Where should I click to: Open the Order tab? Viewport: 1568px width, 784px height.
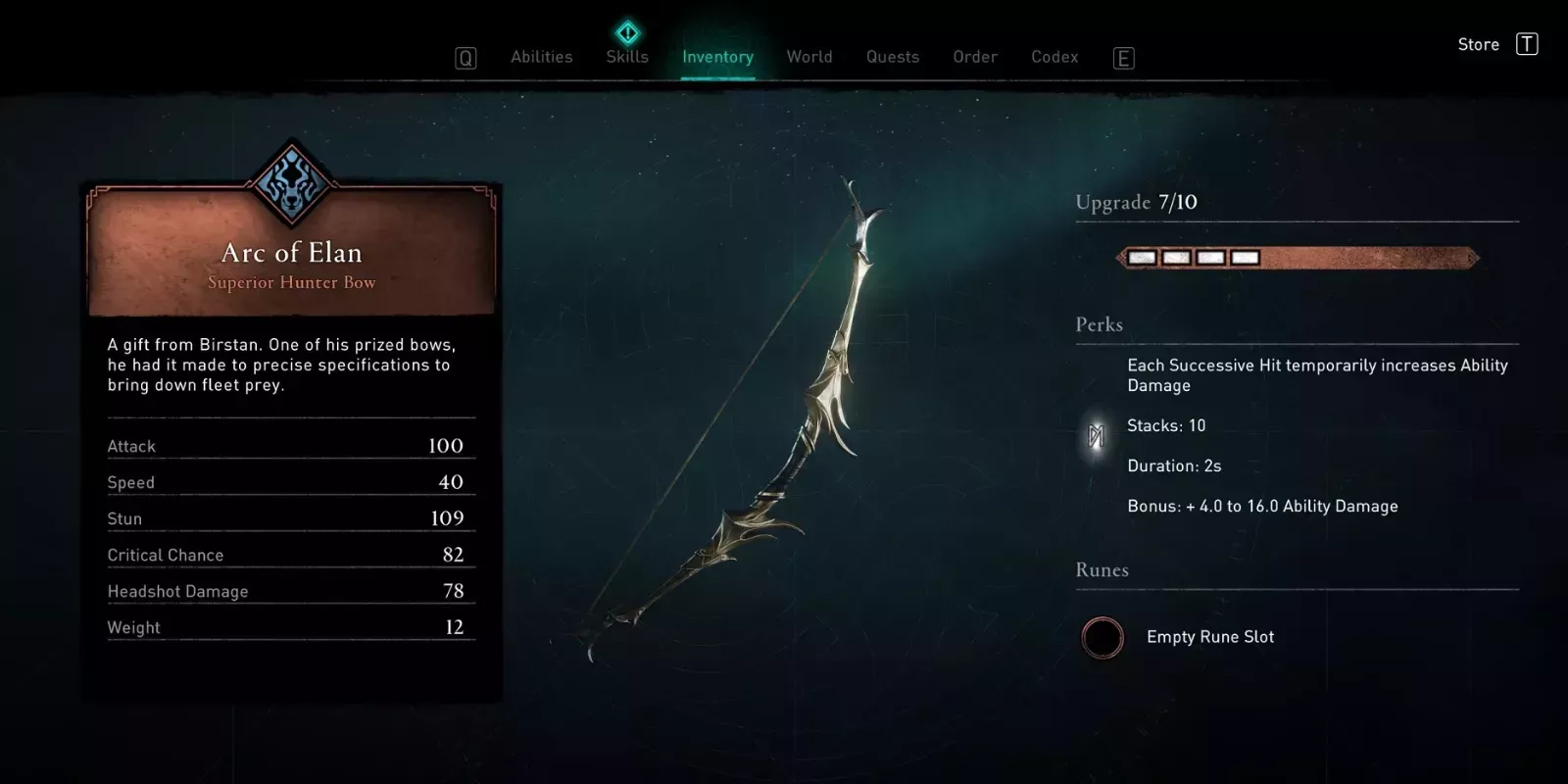point(975,57)
